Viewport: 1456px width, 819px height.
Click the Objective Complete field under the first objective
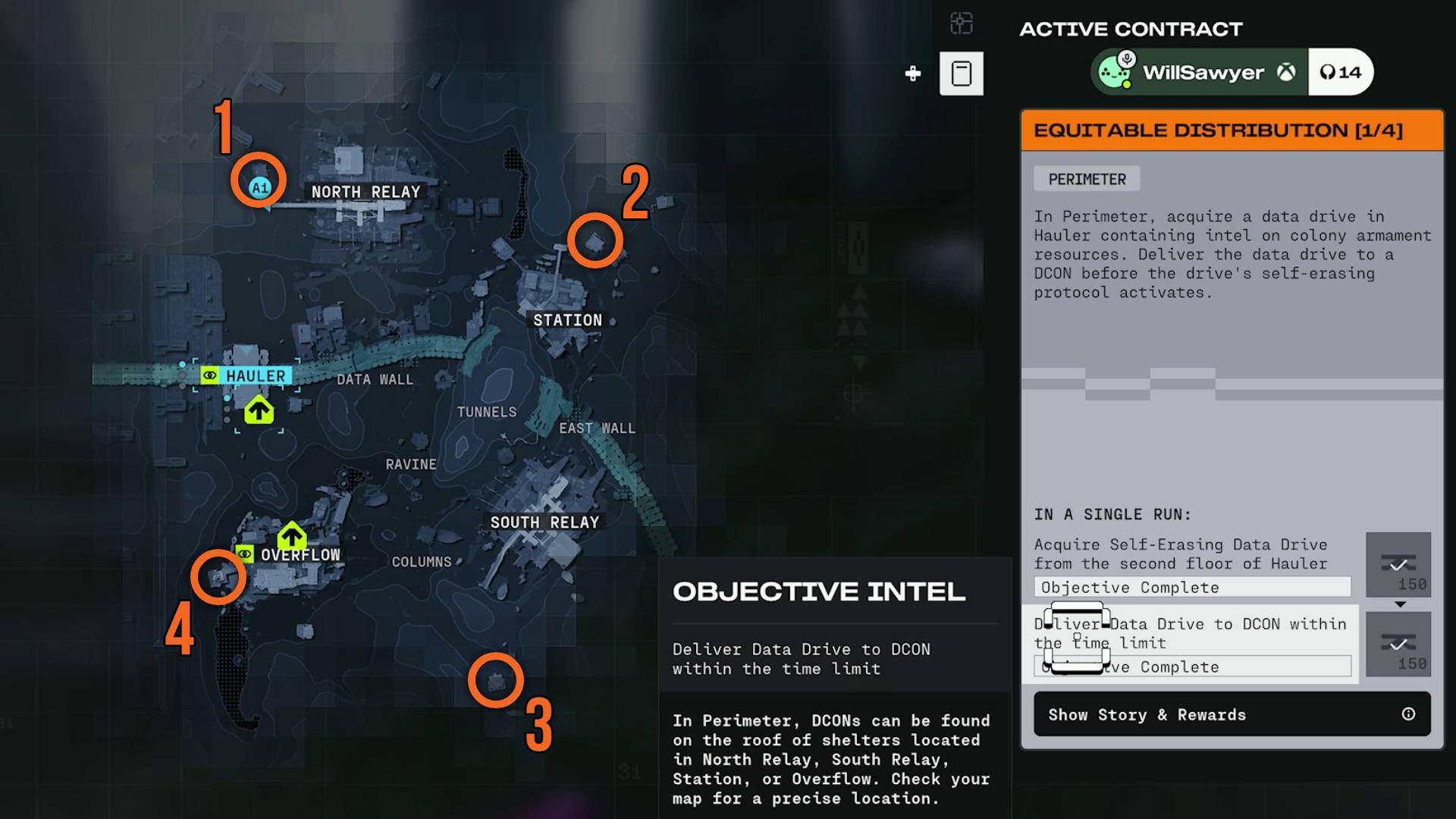[x=1191, y=587]
